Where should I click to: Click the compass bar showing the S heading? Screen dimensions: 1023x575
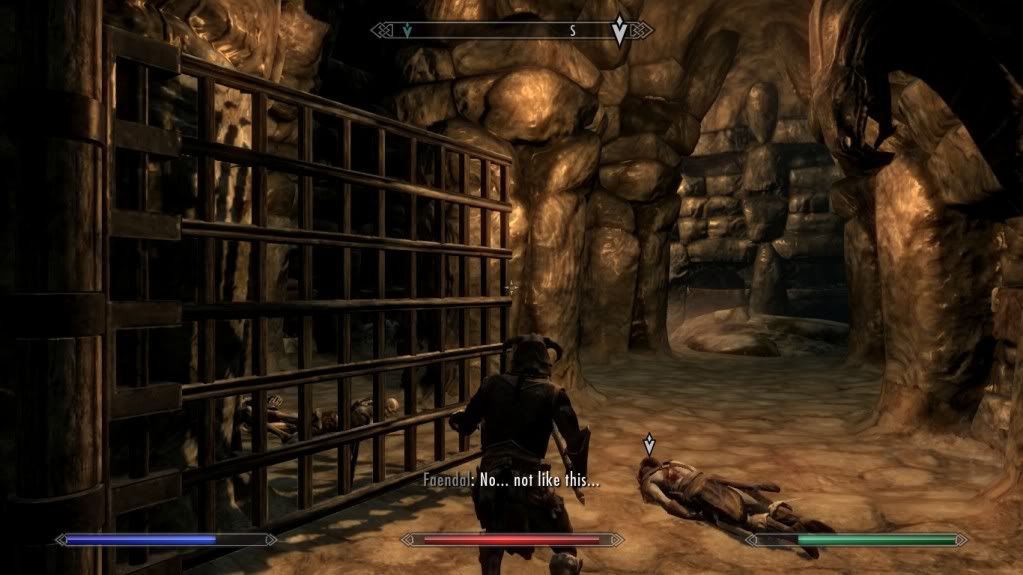pos(511,31)
